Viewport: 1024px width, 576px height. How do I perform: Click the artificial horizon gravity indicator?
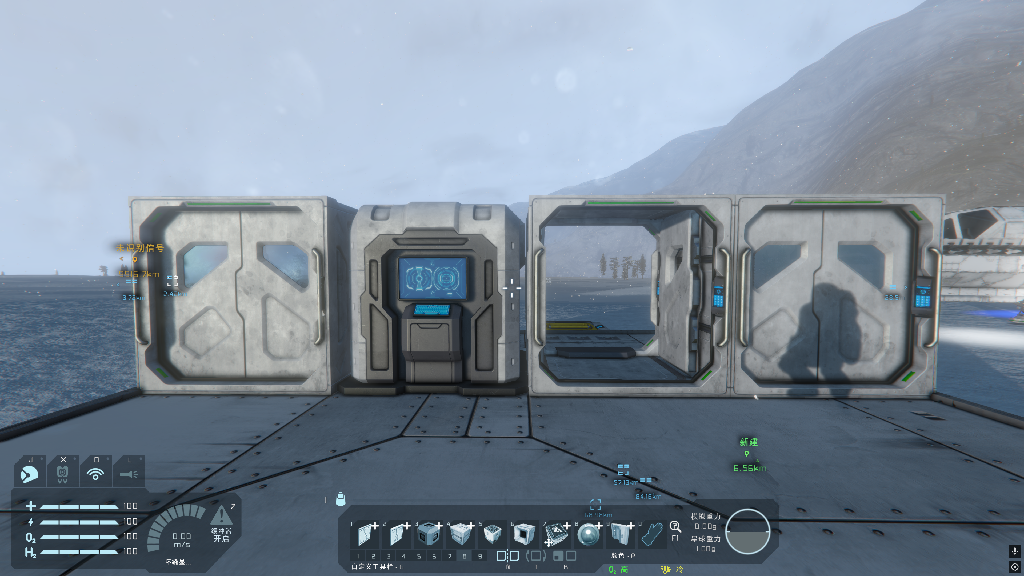tap(747, 531)
